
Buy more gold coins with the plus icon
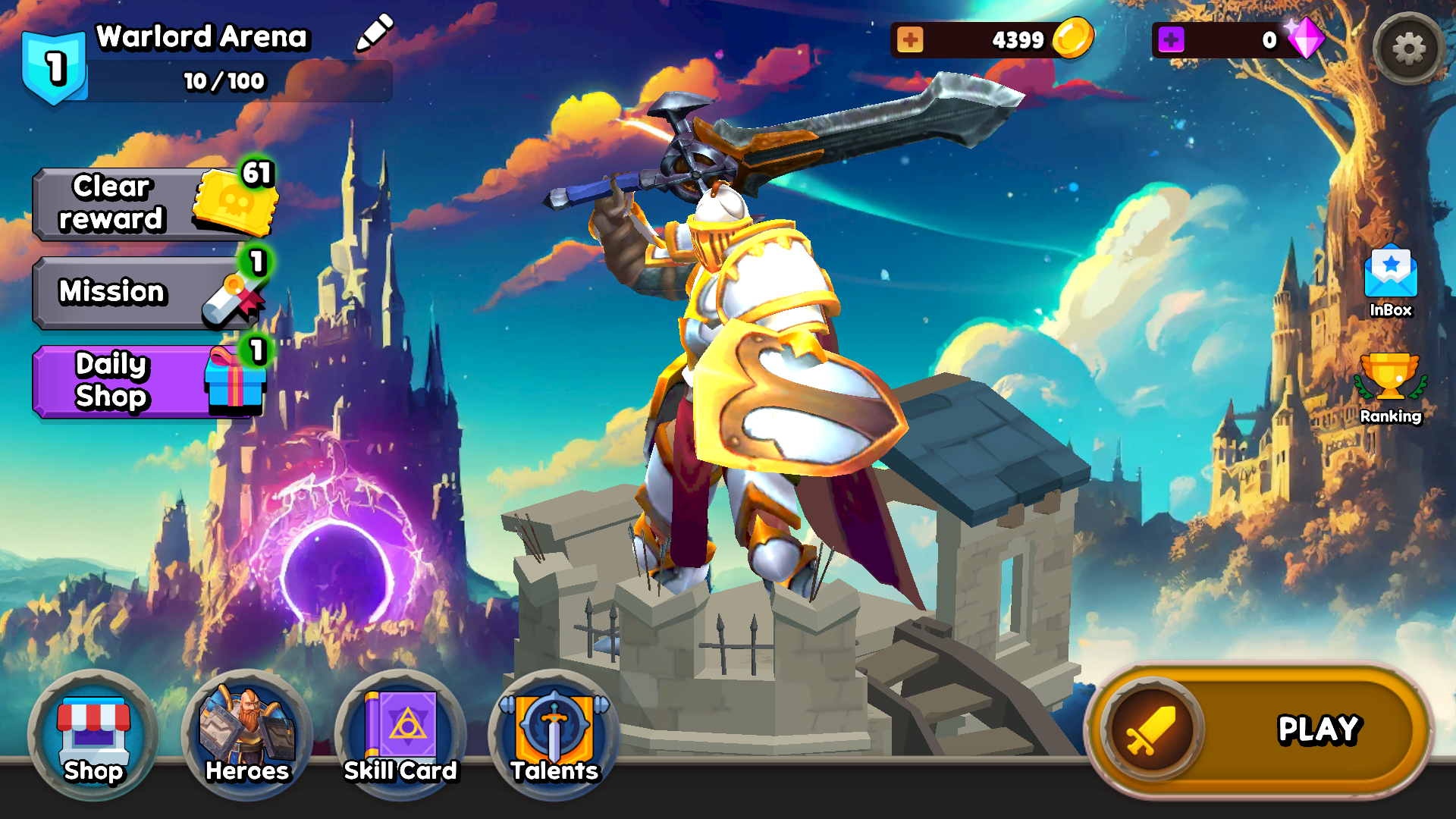click(909, 39)
